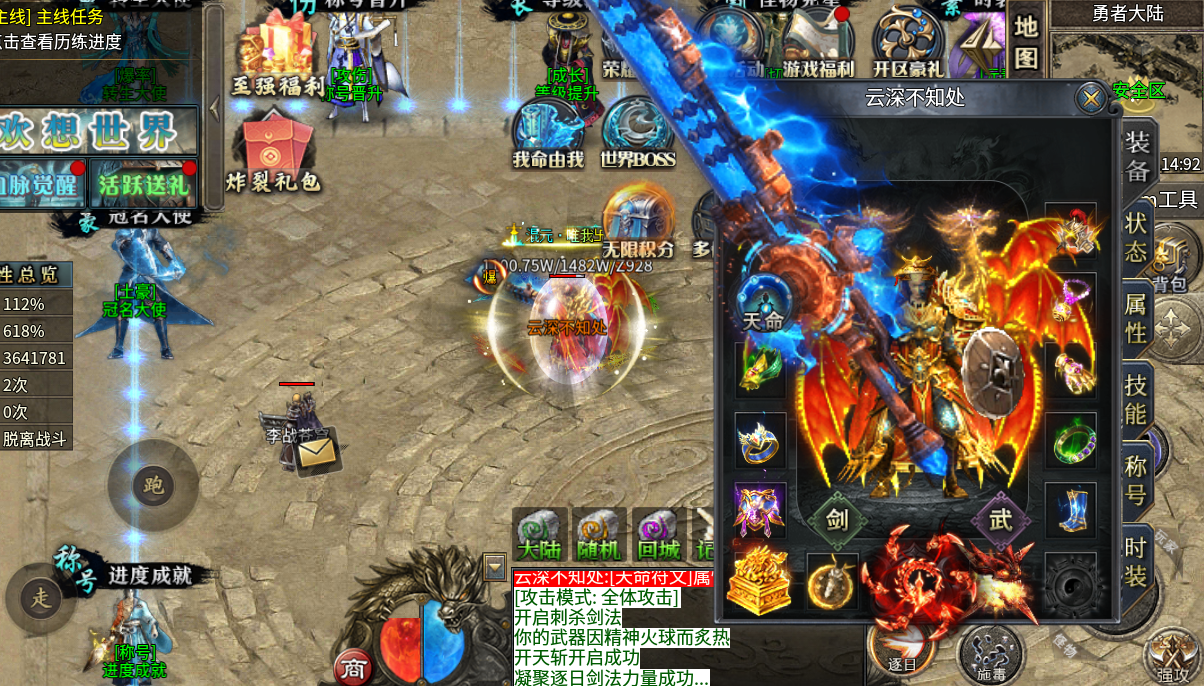This screenshot has height=686, width=1204.
Task: Use the 随机 teleport stone
Action: (x=599, y=534)
